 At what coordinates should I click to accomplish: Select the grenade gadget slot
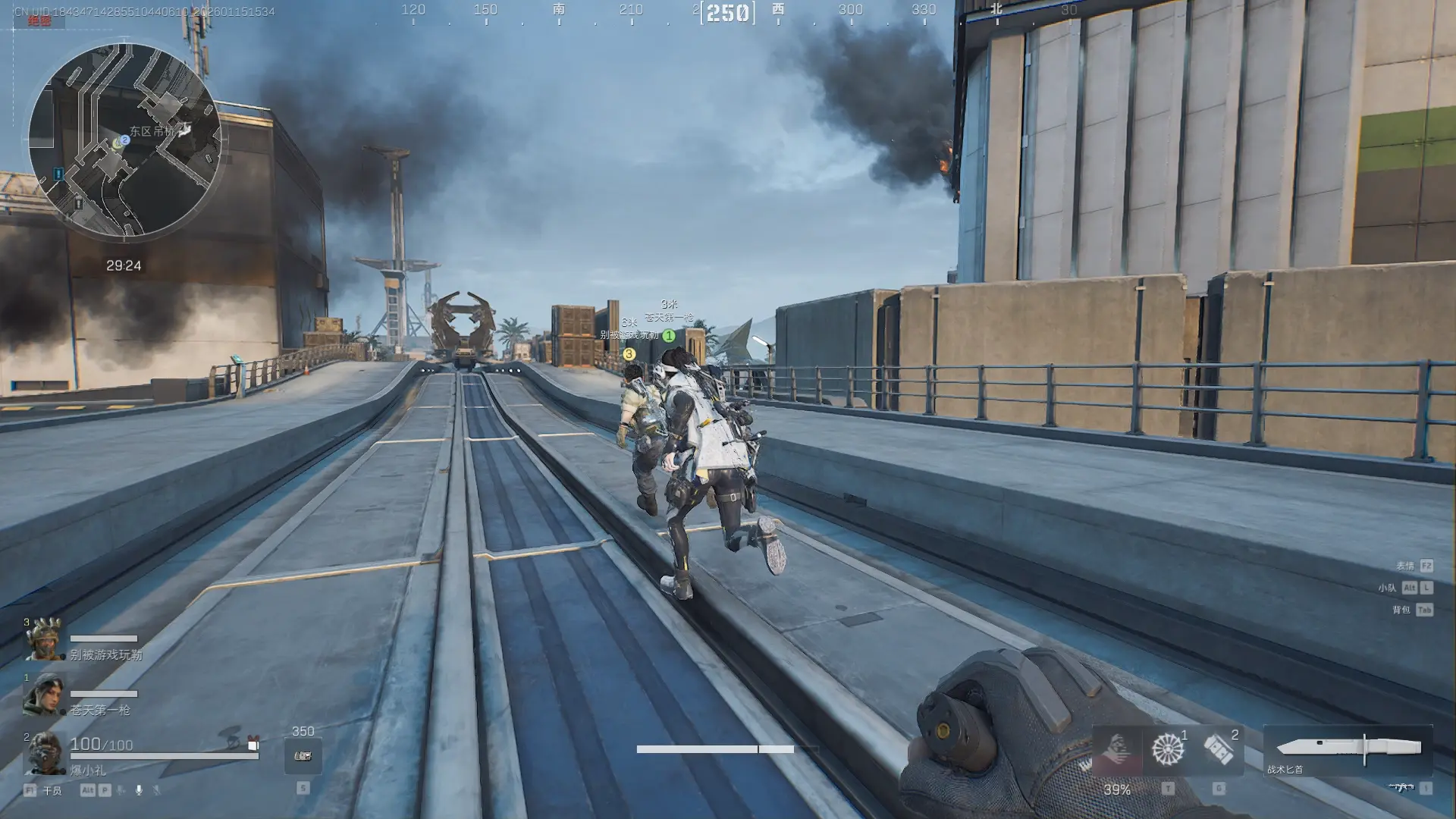tap(1219, 749)
